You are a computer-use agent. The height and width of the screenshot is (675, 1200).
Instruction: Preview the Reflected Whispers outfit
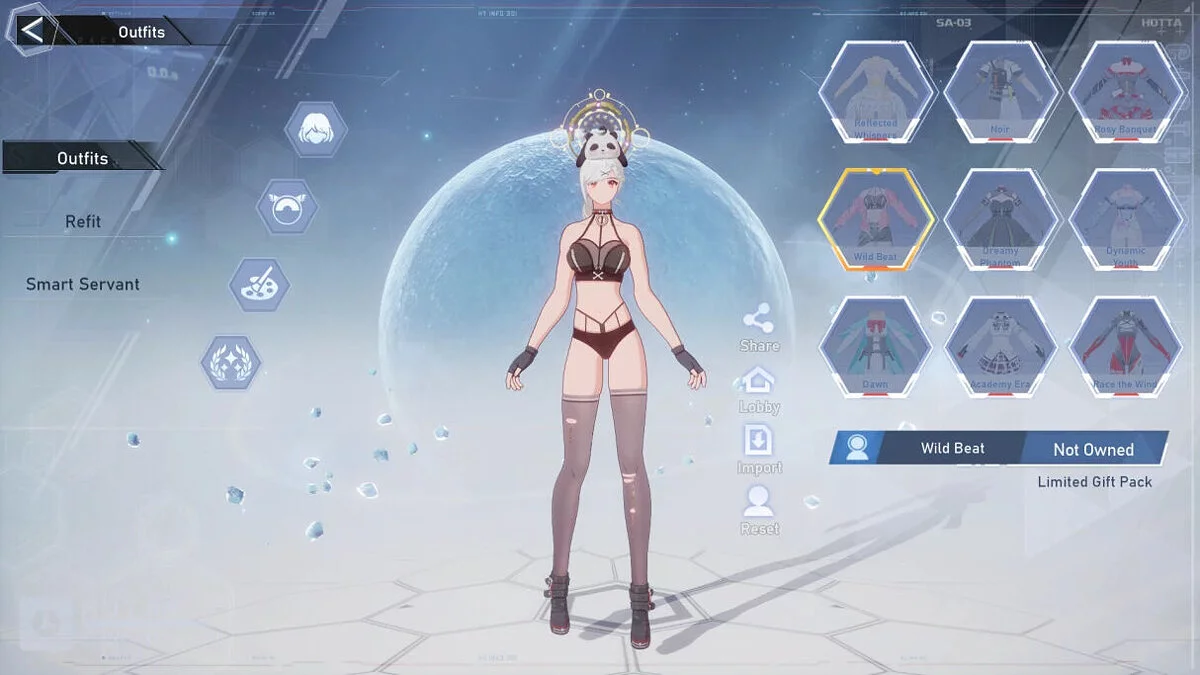876,92
